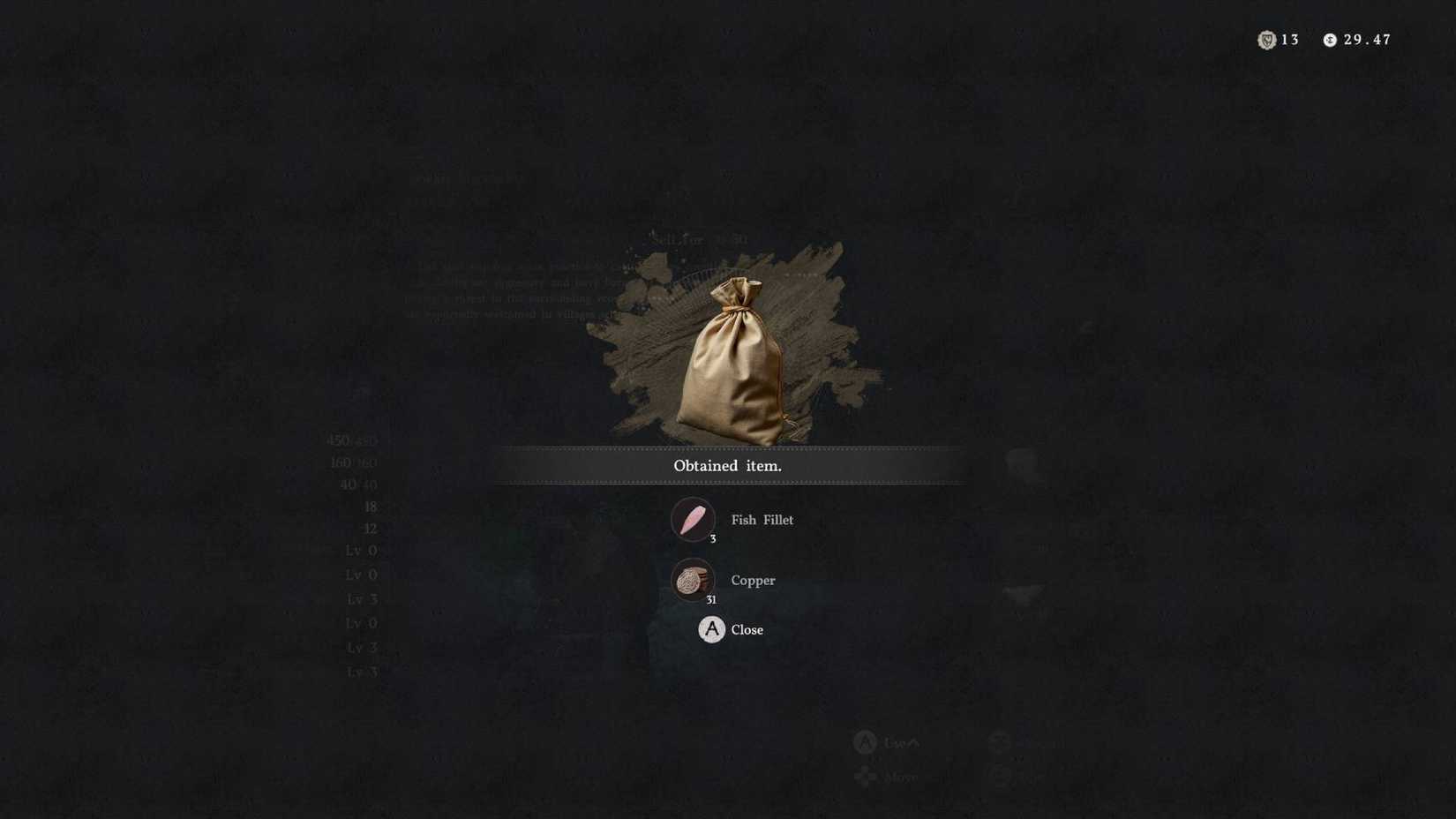Click the currency value 29.47

tap(1366, 40)
